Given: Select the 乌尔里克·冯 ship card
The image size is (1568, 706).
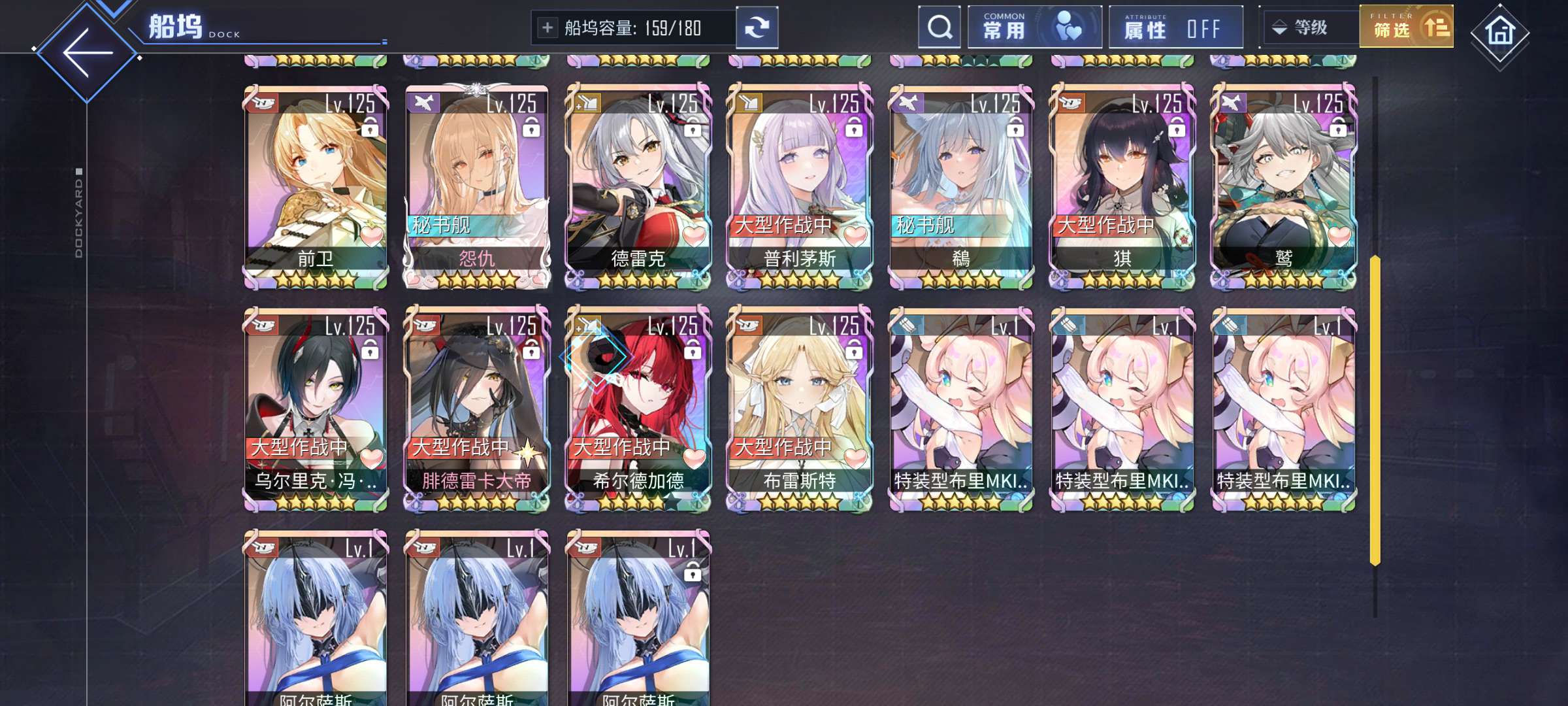Looking at the screenshot, I should pyautogui.click(x=316, y=409).
